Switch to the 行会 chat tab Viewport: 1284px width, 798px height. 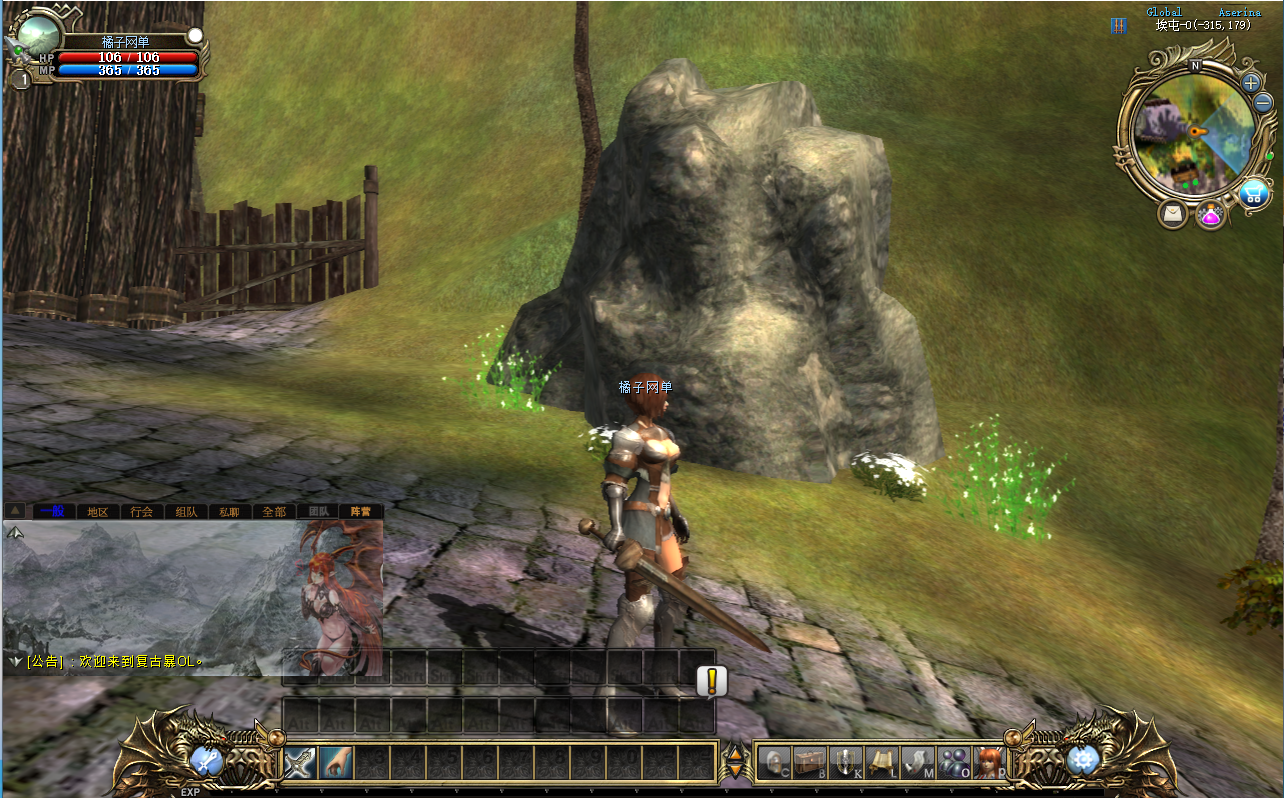coord(142,511)
